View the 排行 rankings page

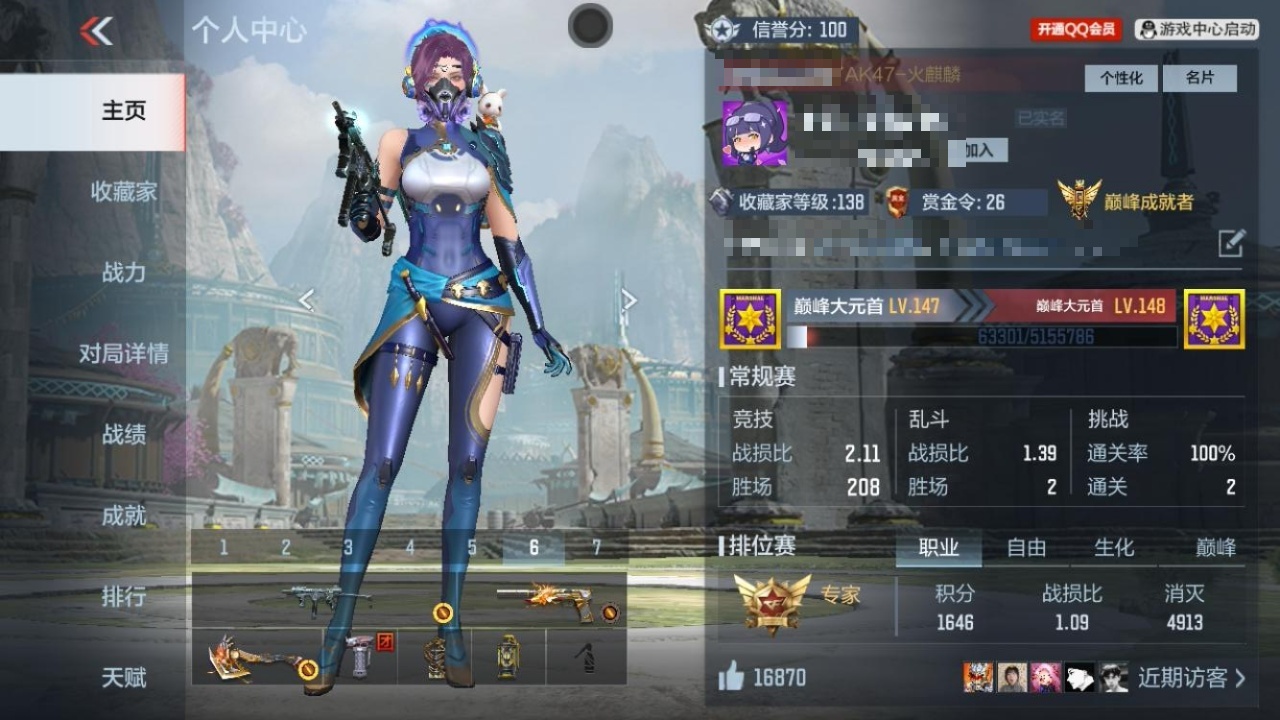click(124, 597)
